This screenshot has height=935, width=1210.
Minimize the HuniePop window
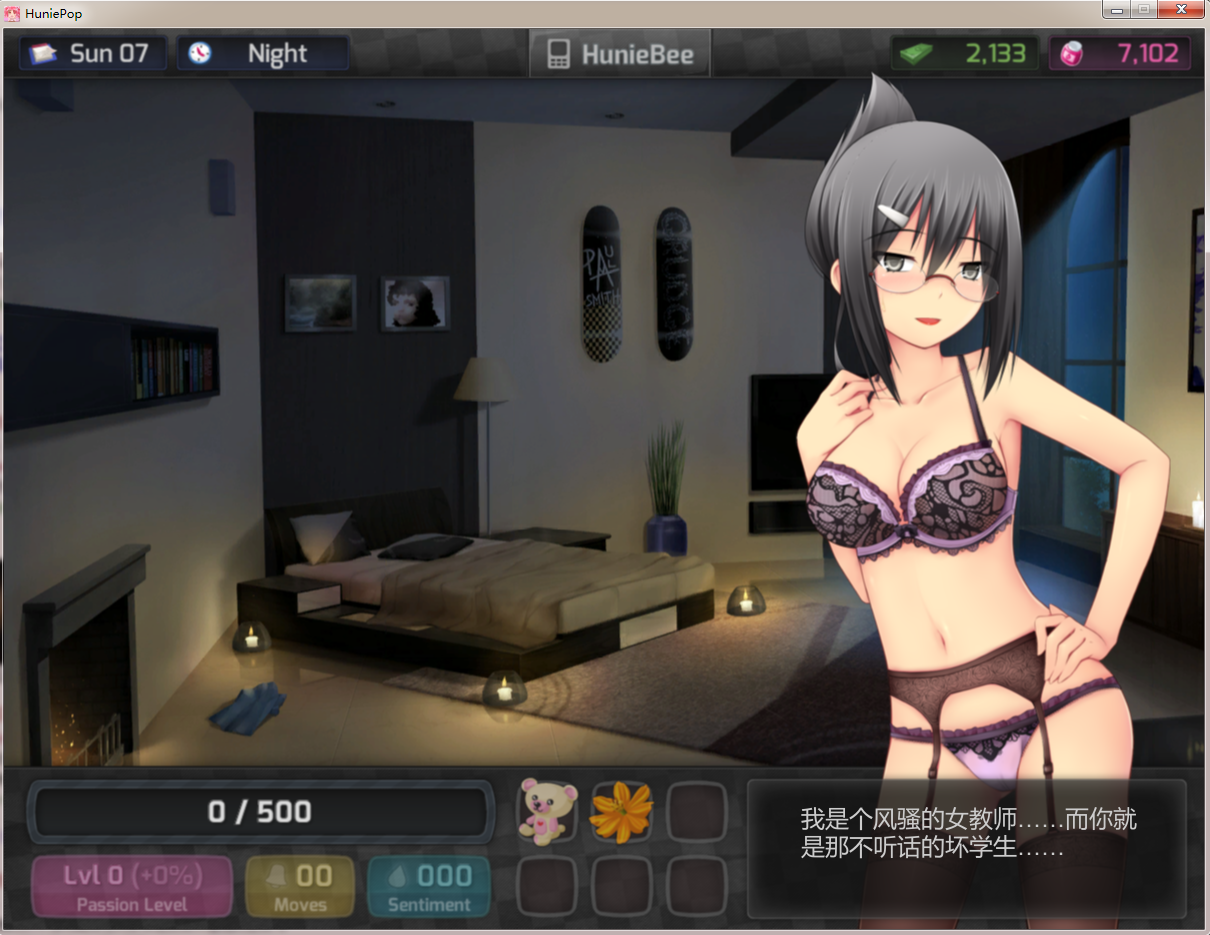(x=1116, y=9)
